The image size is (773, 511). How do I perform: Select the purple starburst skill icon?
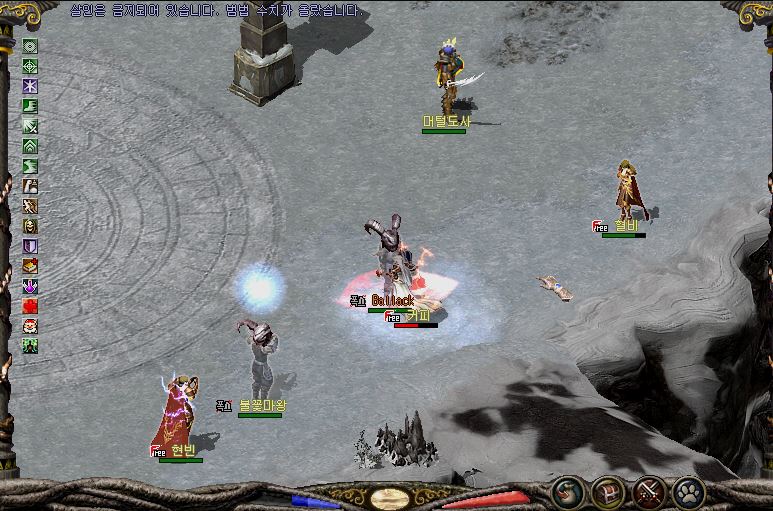tap(31, 86)
